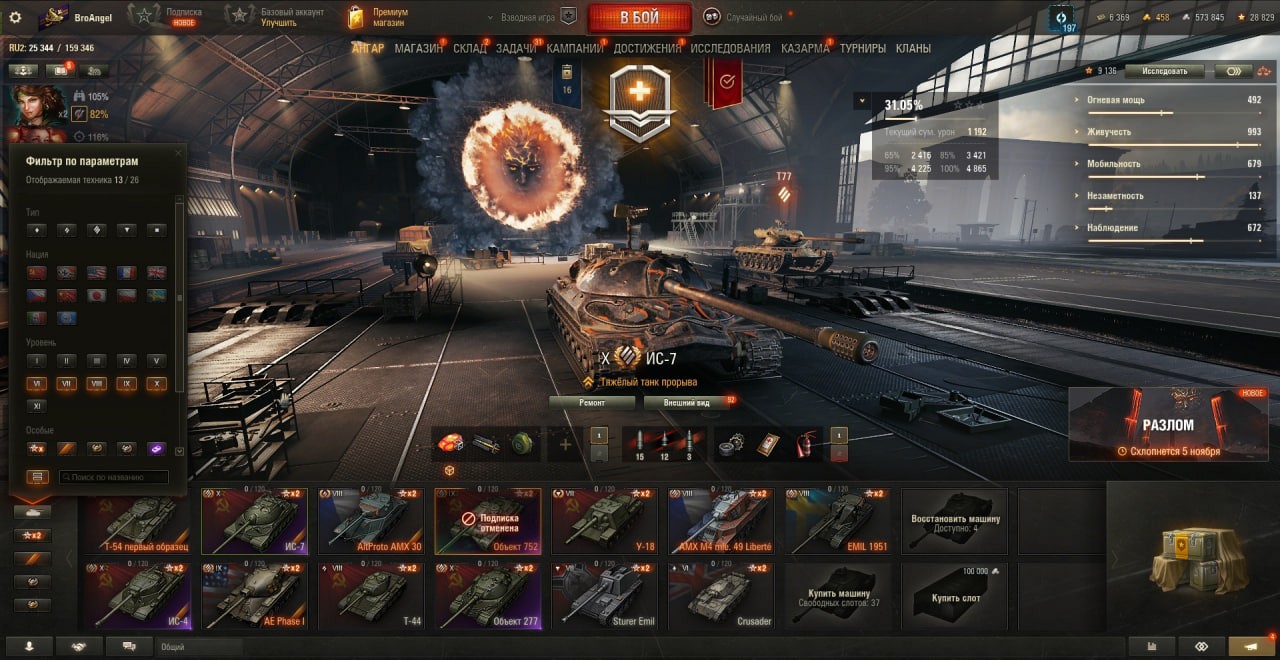
Task: Open the ИССЛЕДОВАНИЯ tab
Action: click(x=730, y=48)
